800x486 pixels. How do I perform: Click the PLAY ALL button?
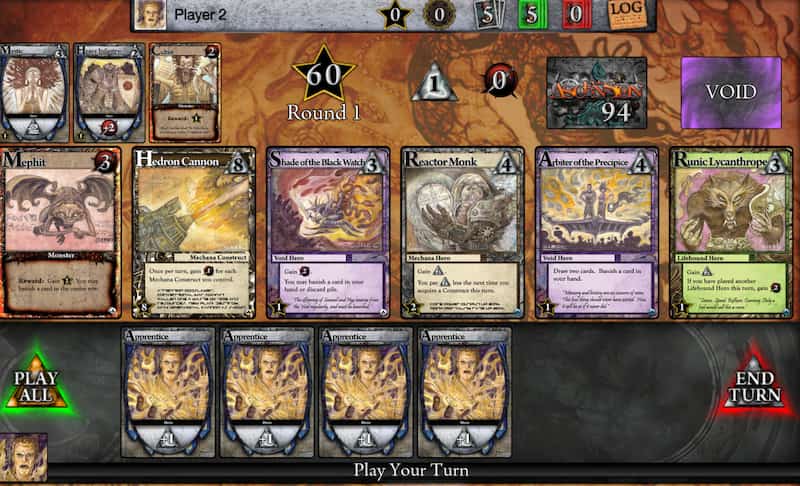(35, 385)
